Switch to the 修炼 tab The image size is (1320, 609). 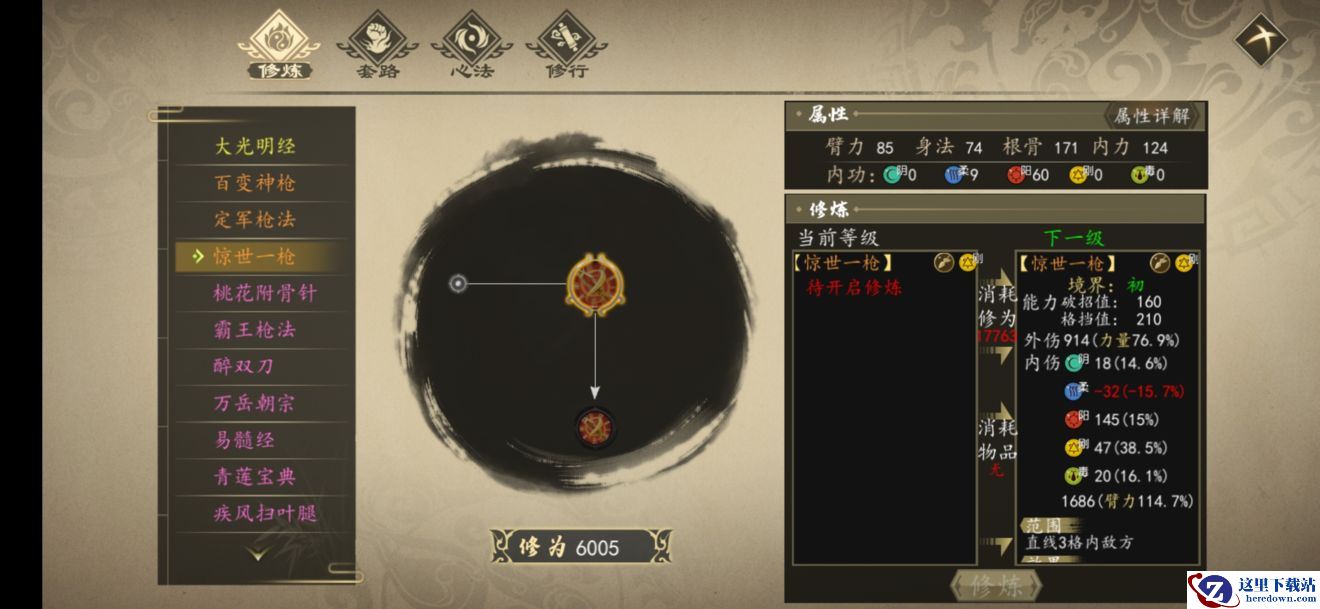pos(279,45)
